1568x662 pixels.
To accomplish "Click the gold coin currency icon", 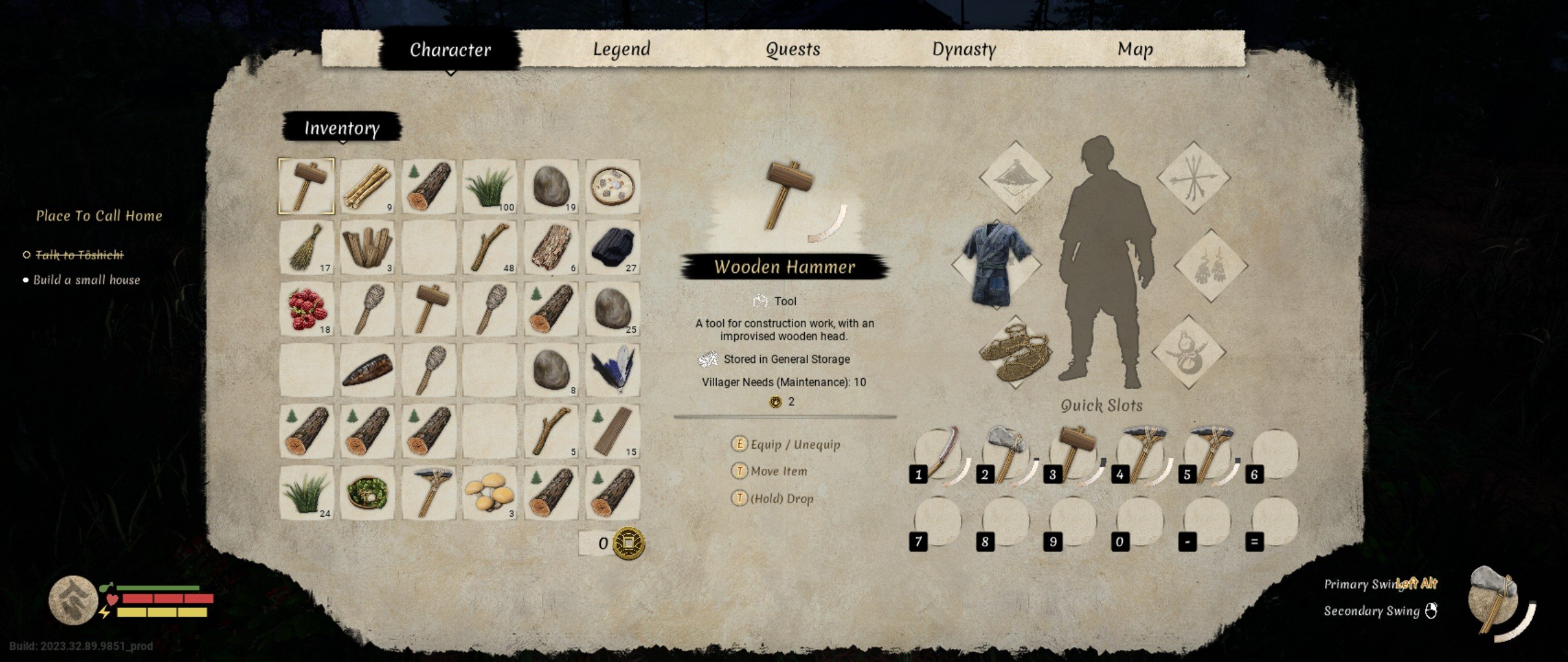I will (629, 543).
